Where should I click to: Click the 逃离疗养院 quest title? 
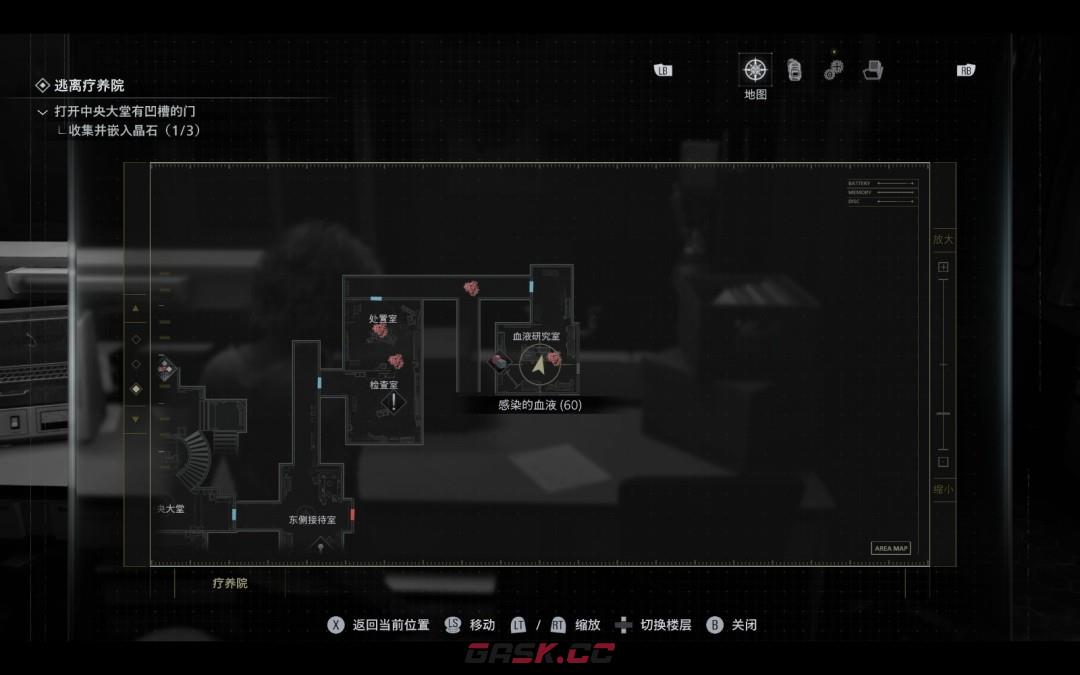pos(89,86)
